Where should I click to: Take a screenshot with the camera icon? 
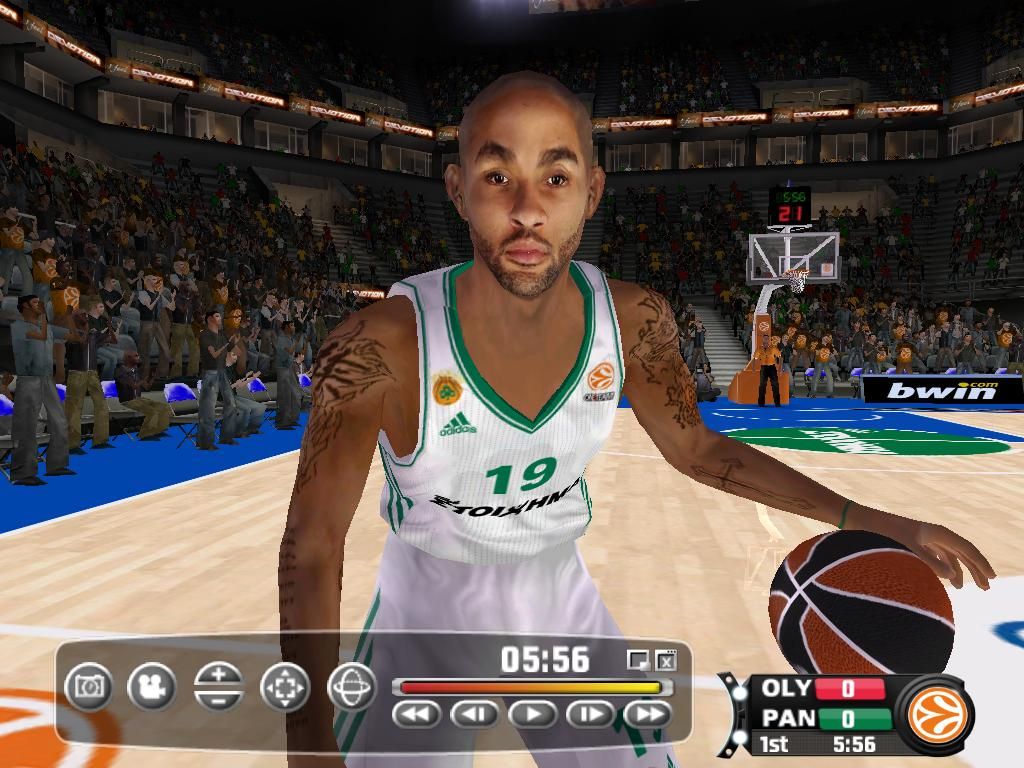[x=89, y=687]
